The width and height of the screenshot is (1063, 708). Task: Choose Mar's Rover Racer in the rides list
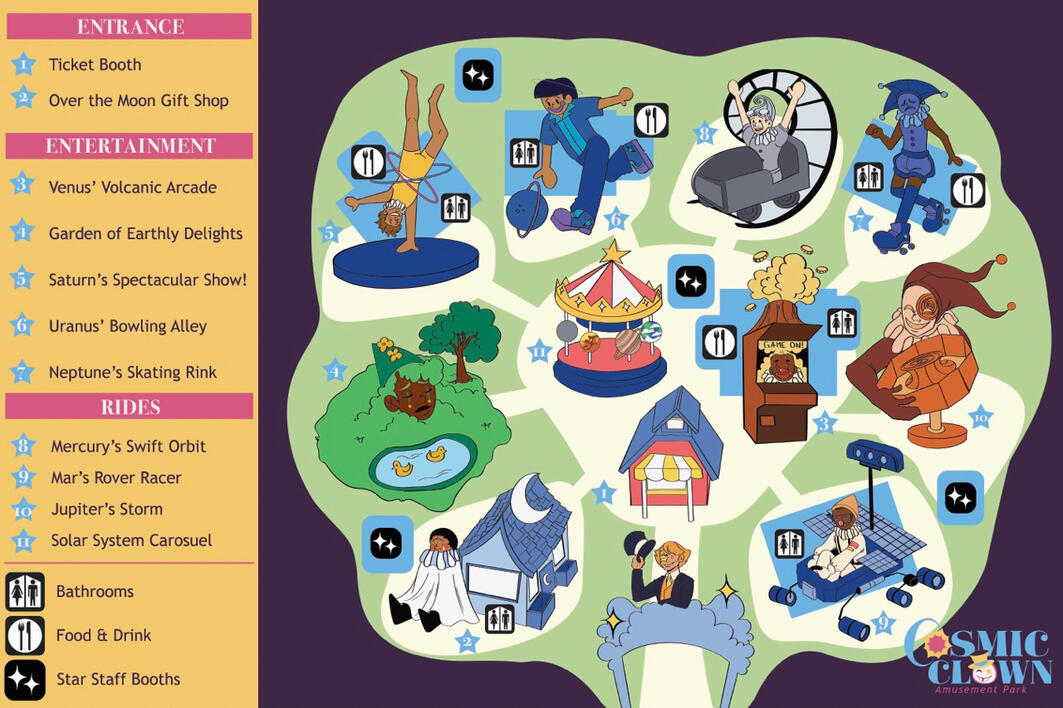[116, 478]
